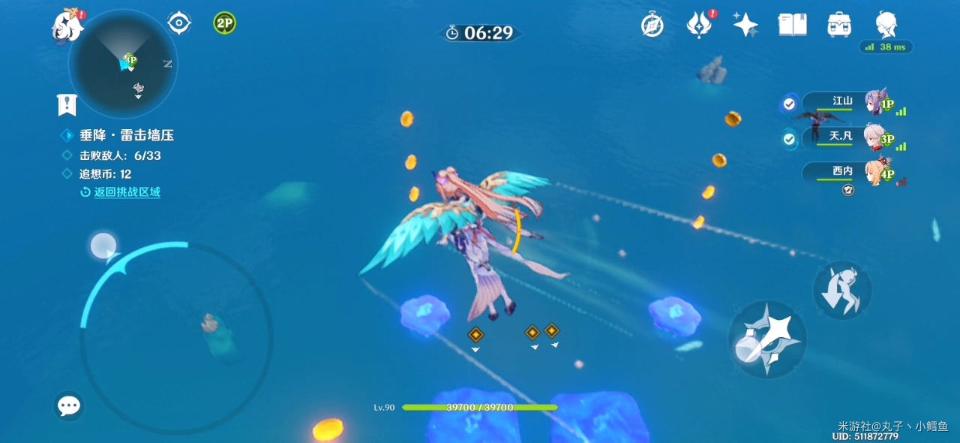
Task: Open the Paimon menu
Action: 67,25
